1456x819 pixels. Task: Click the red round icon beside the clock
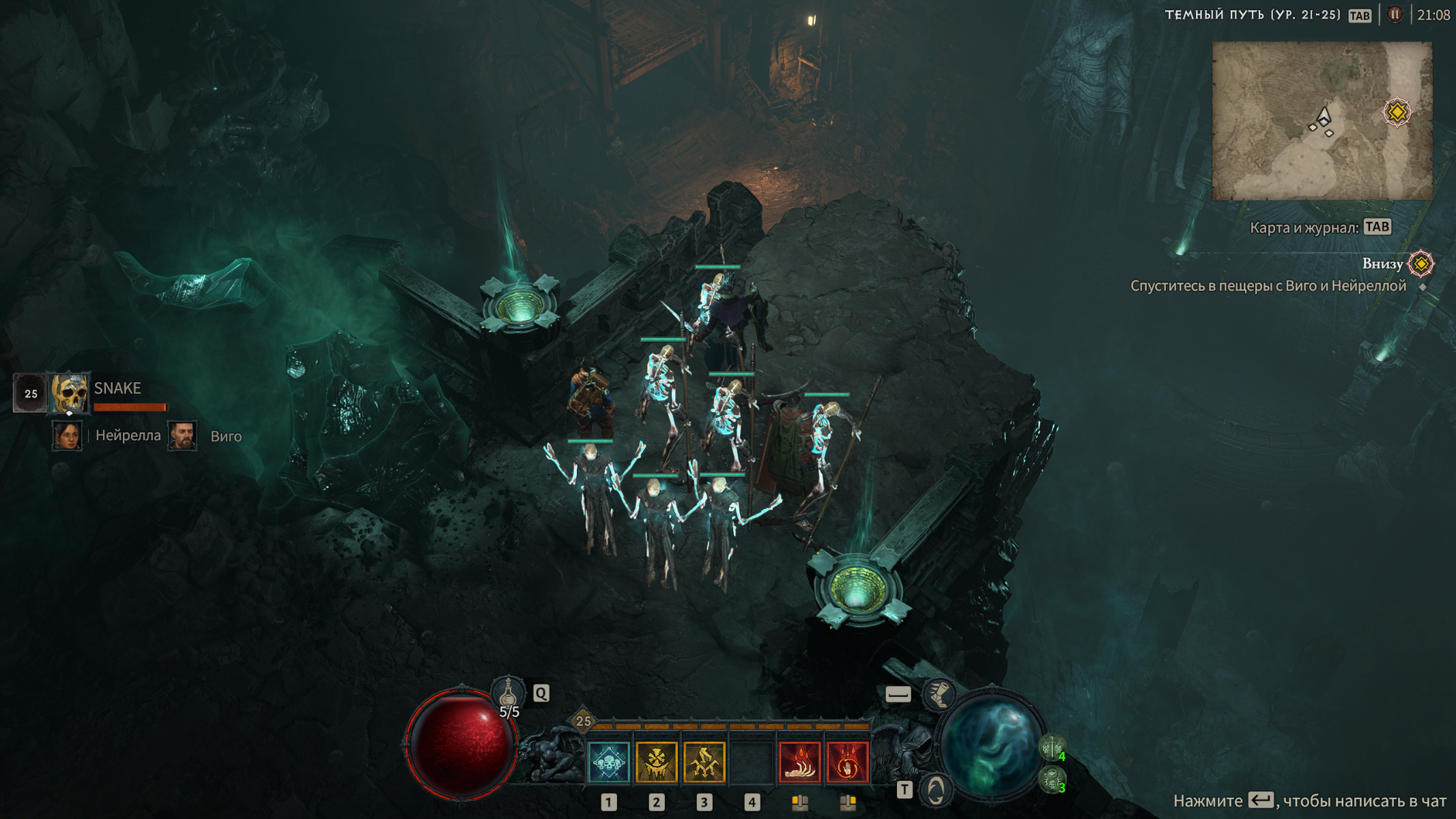[1395, 15]
